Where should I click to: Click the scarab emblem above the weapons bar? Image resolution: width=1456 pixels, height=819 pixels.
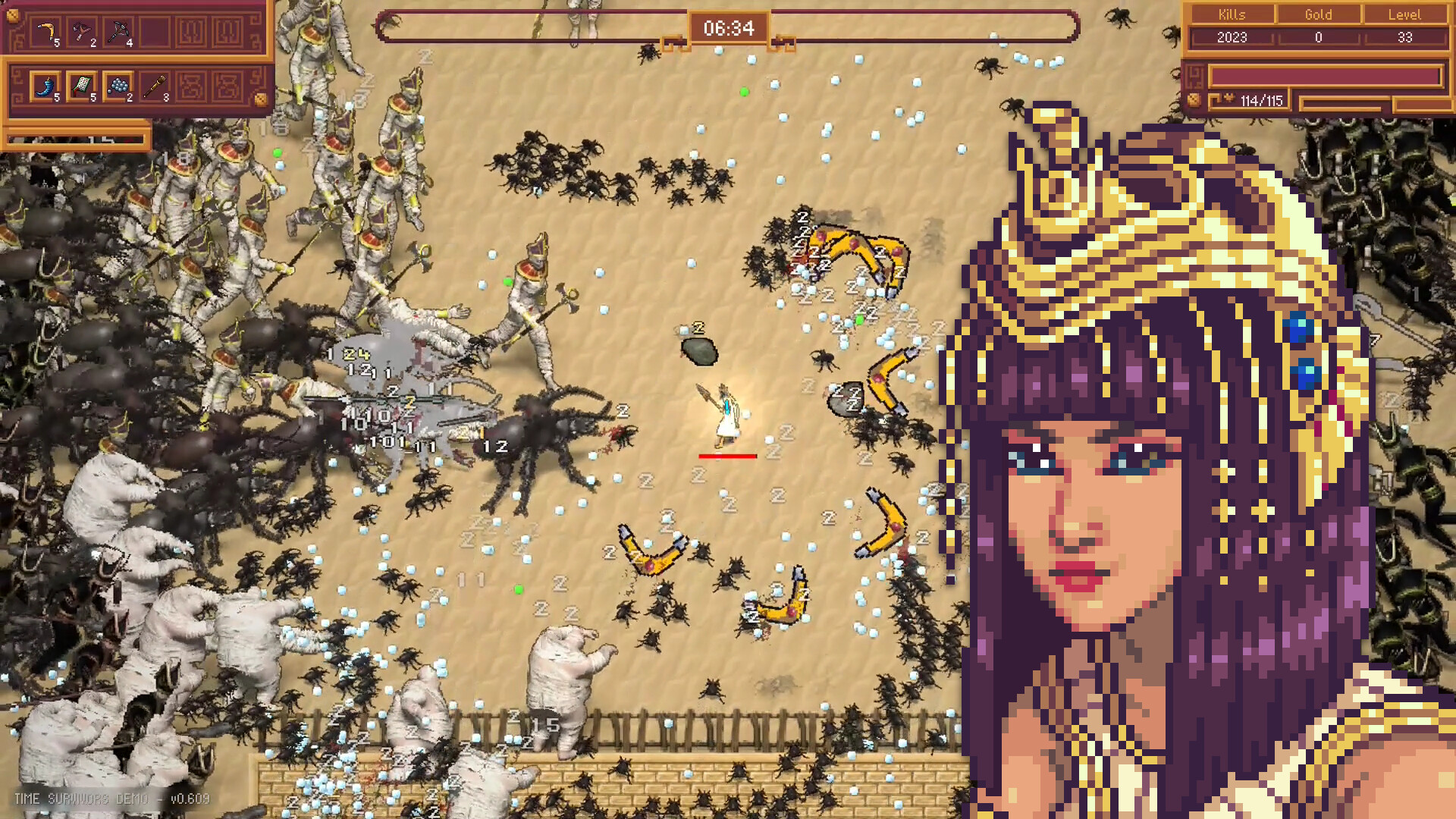[14, 16]
